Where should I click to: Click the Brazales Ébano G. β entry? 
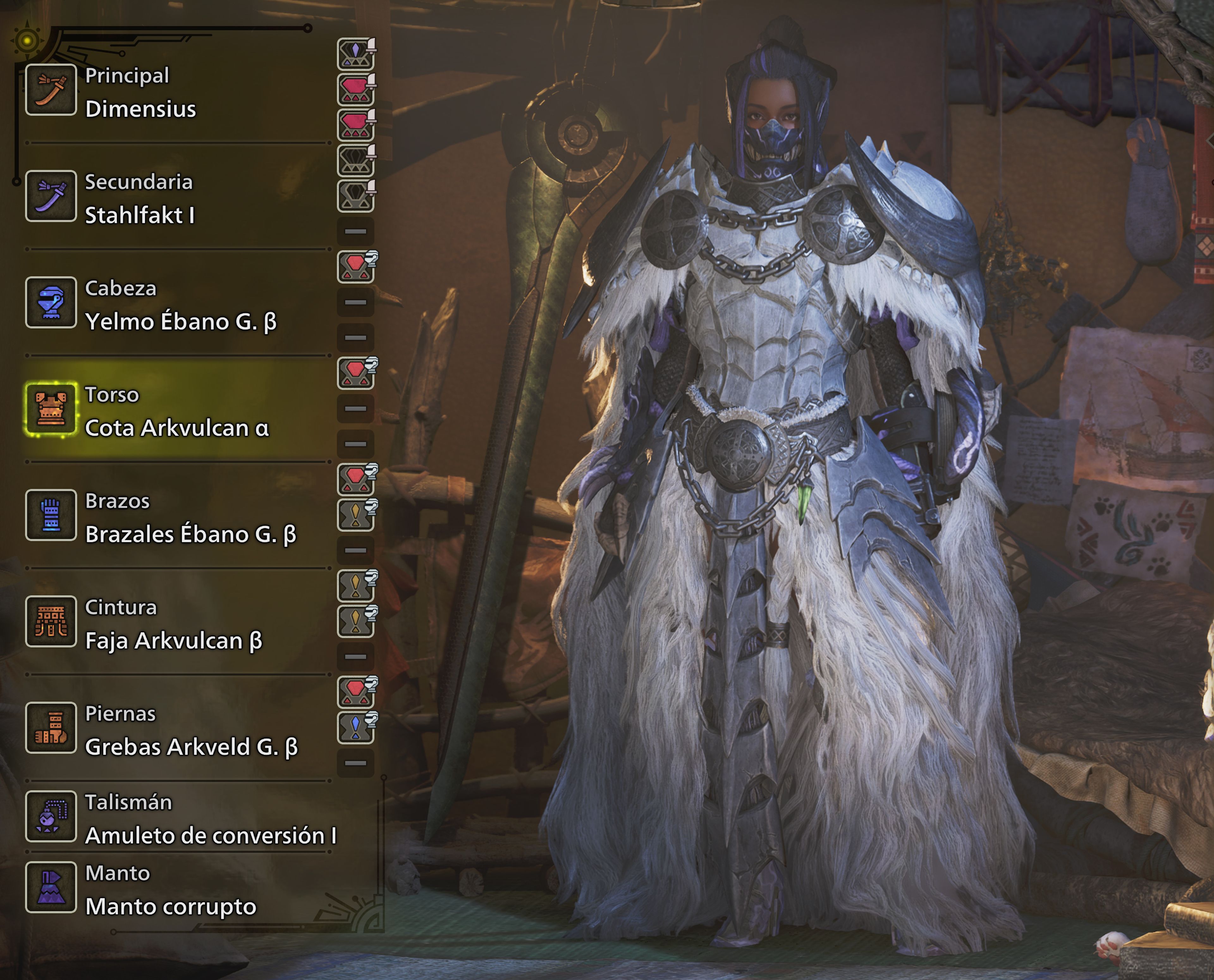[192, 535]
